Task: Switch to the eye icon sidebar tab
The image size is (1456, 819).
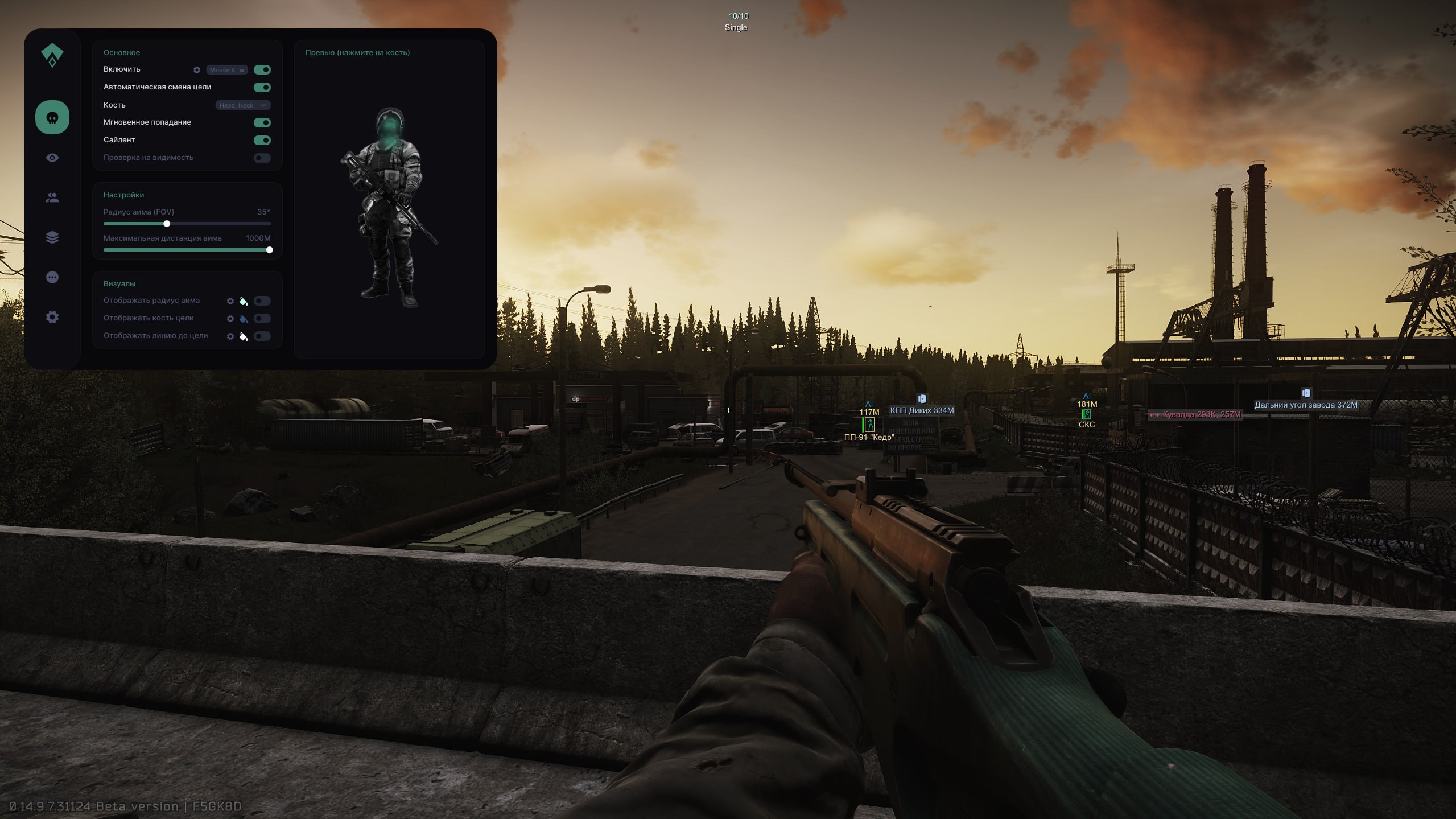Action: coord(52,158)
